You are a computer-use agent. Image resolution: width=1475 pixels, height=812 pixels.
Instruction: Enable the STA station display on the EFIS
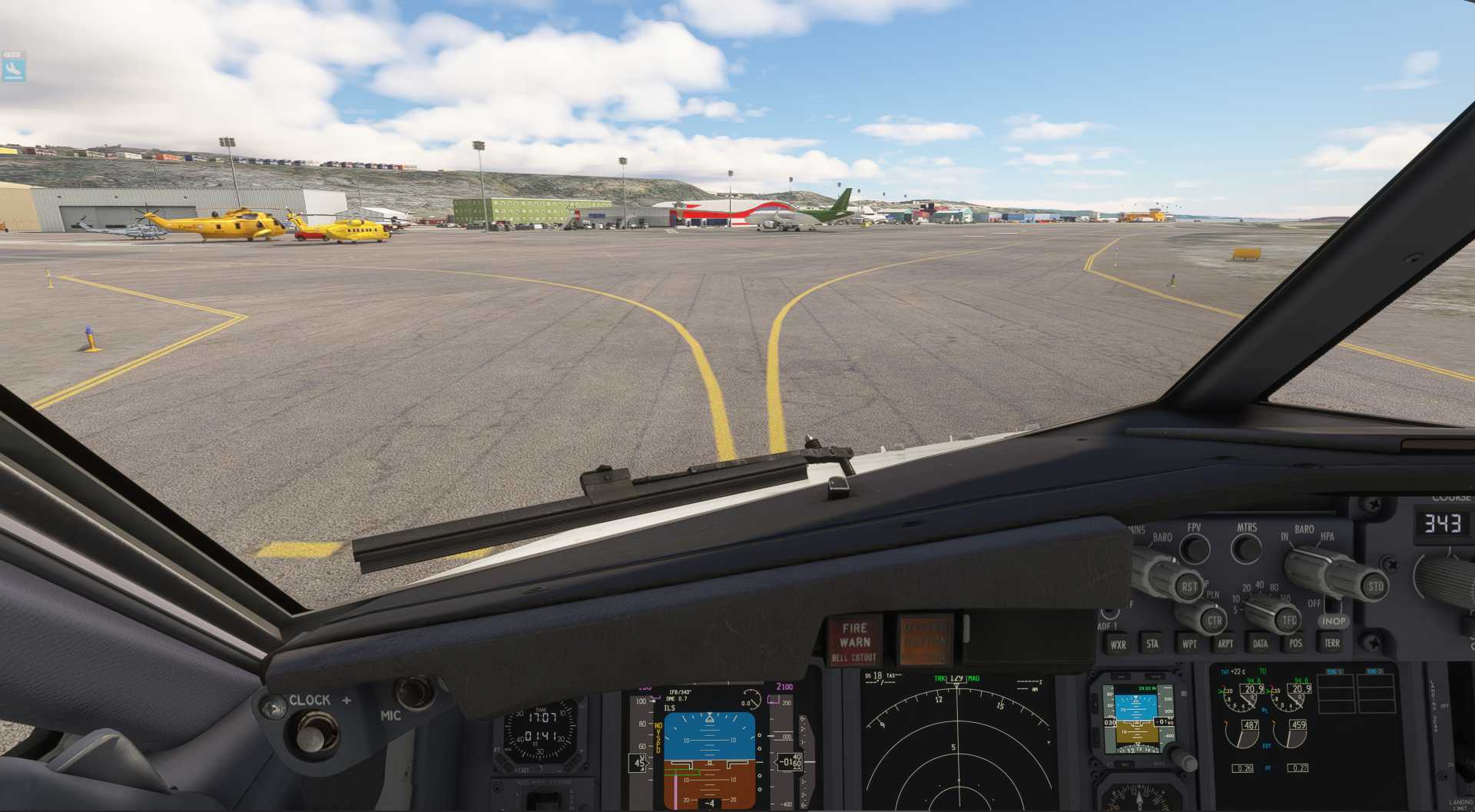[1152, 645]
